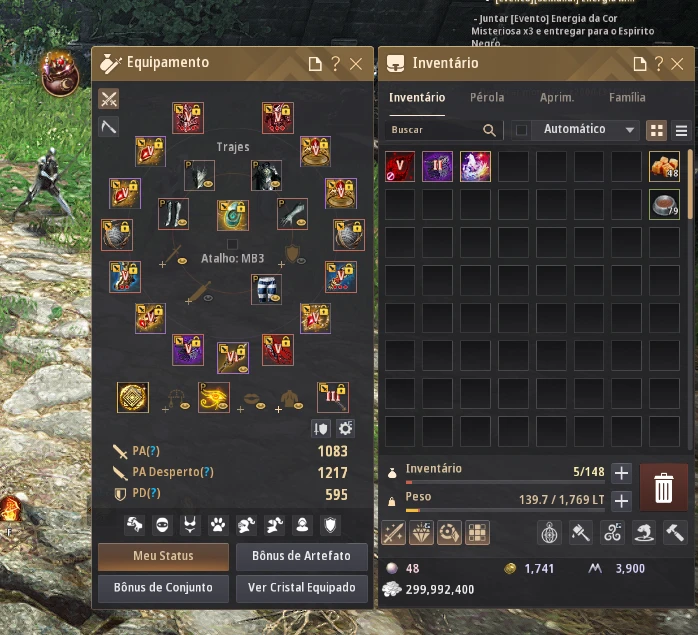698x635 pixels.
Task: Increase weight limit with Peso plus button
Action: [621, 501]
